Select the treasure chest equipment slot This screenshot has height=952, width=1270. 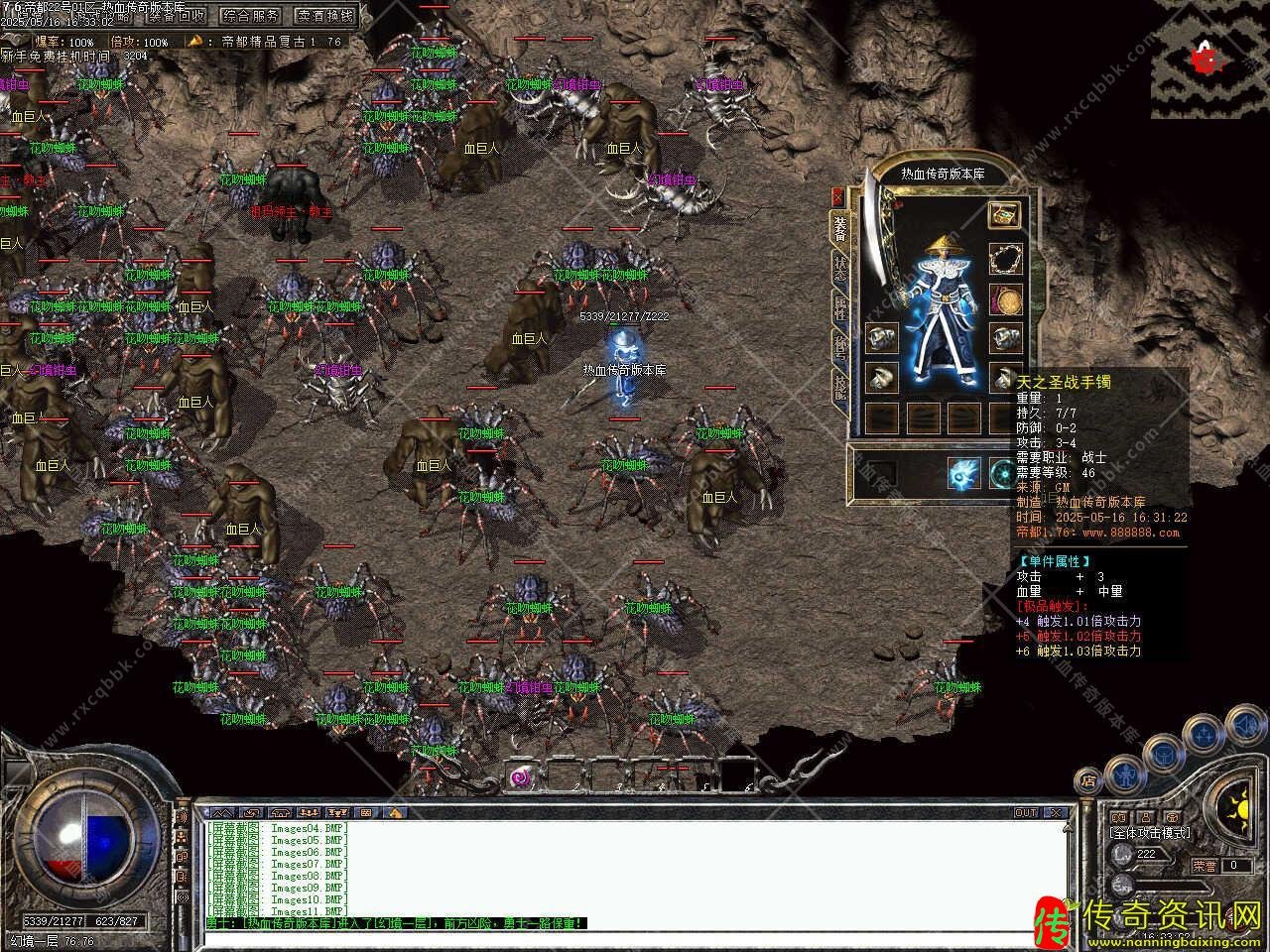pyautogui.click(x=1004, y=214)
